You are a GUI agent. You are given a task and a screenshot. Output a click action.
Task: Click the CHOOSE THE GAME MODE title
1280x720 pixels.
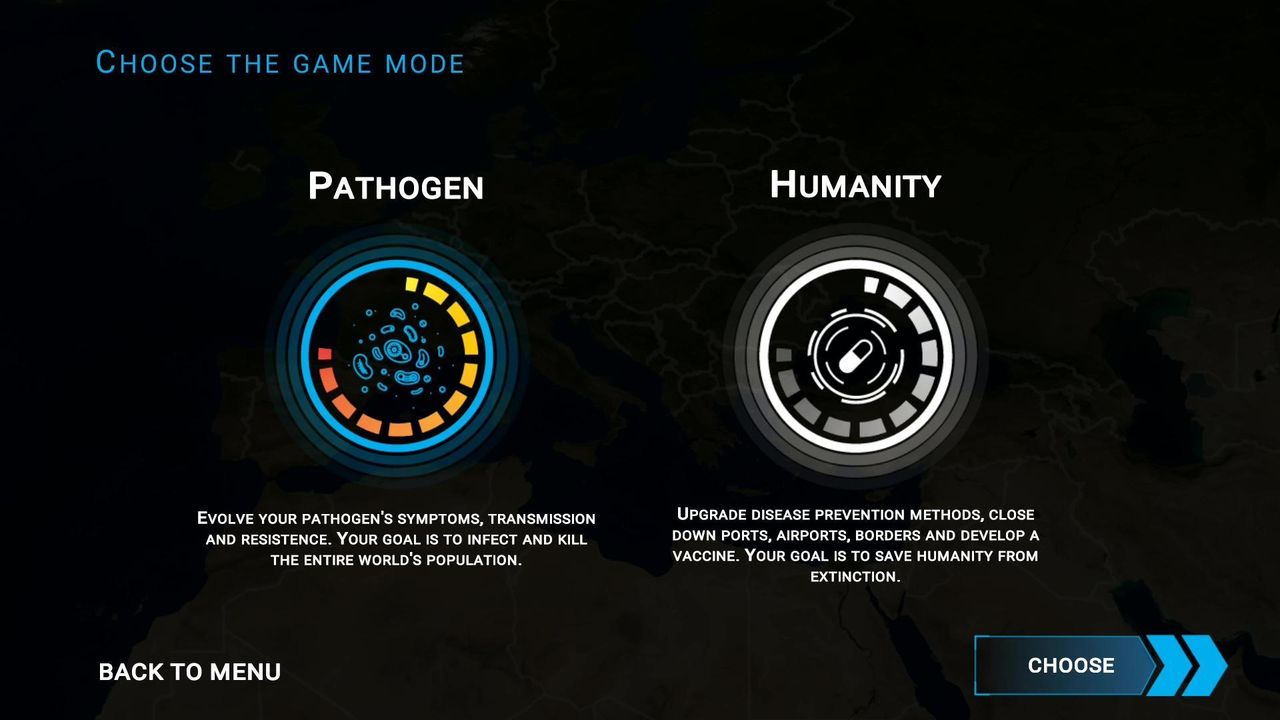[x=281, y=62]
